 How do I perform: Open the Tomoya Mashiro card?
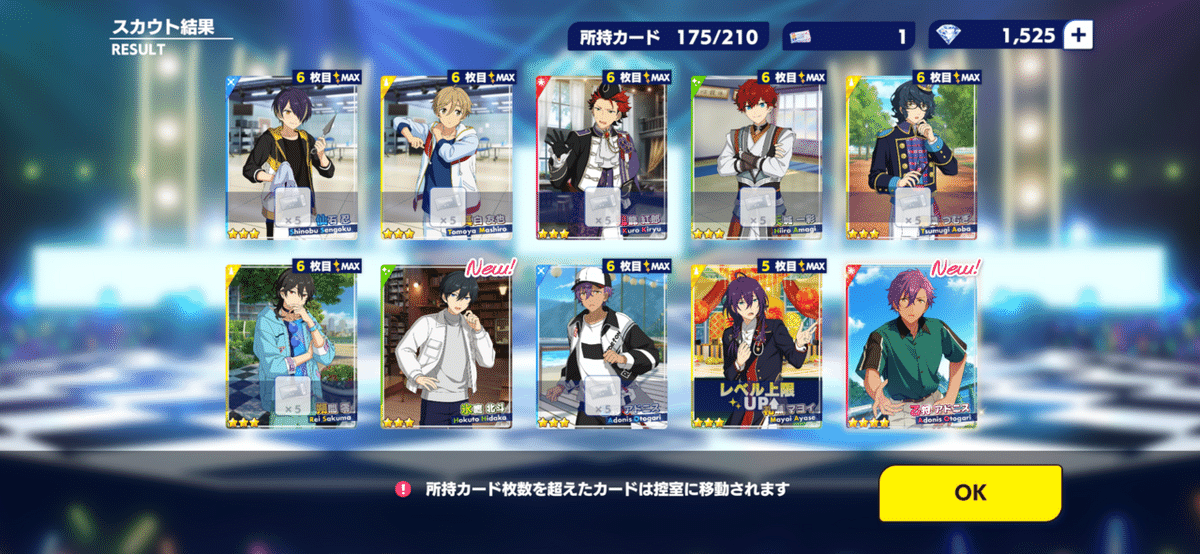(x=446, y=155)
